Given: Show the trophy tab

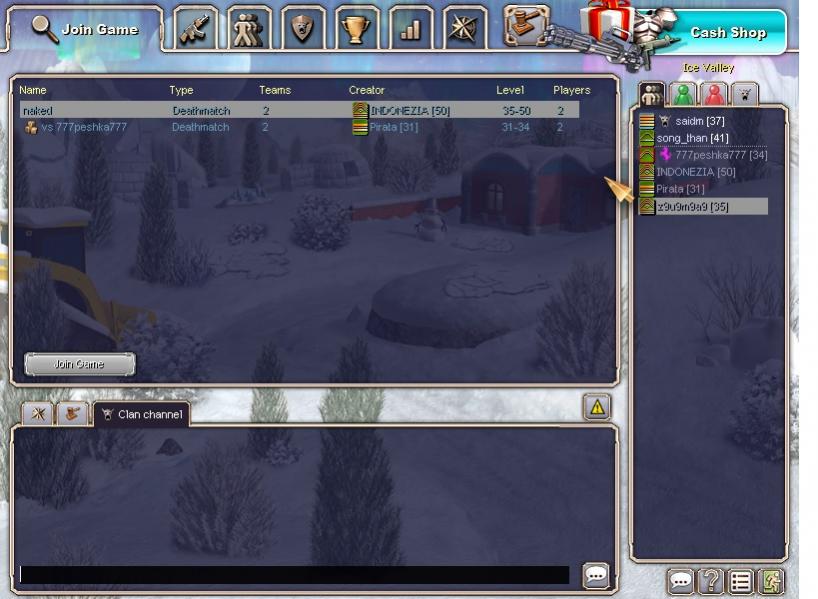Looking at the screenshot, I should (356, 29).
